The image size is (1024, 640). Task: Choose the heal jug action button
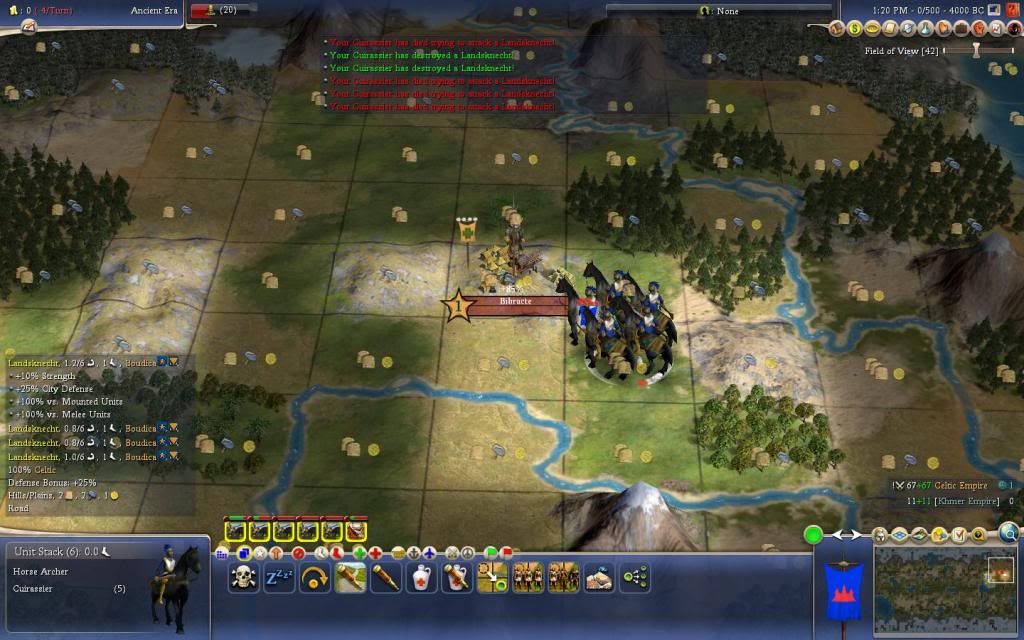tap(421, 577)
